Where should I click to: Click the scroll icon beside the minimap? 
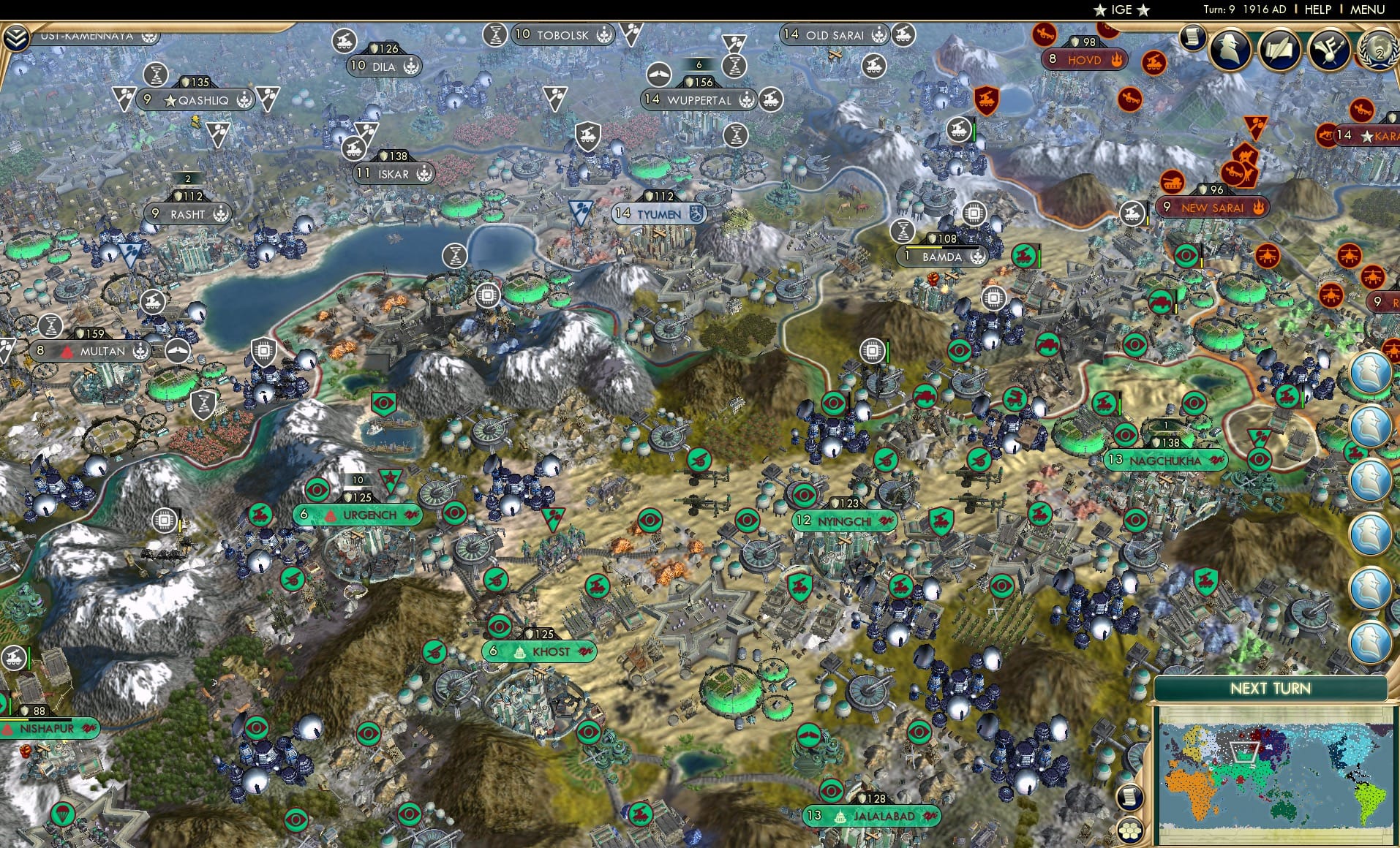1129,796
